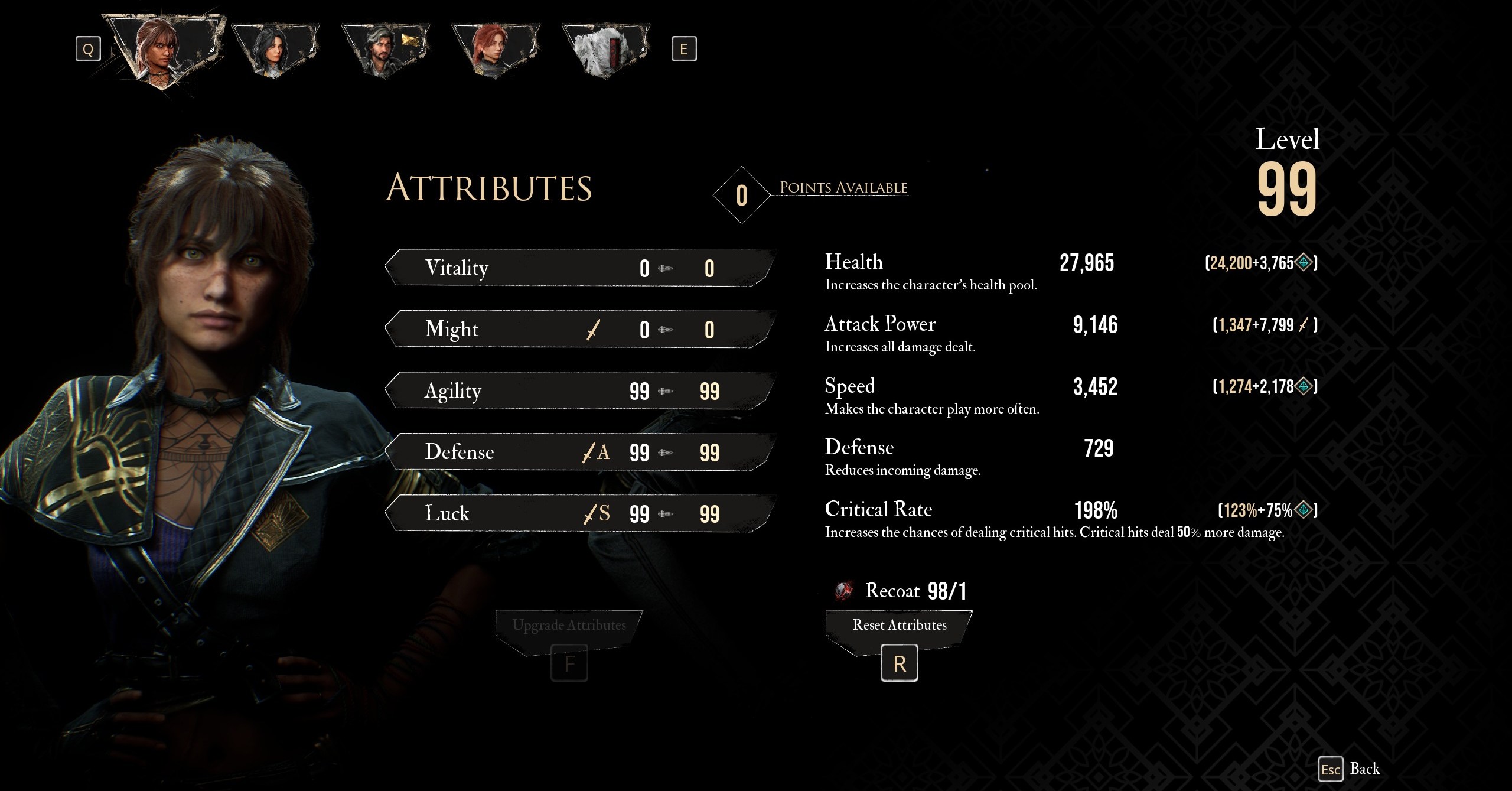The height and width of the screenshot is (791, 1512).
Task: Select the Luck attribute row
Action: coord(579,514)
